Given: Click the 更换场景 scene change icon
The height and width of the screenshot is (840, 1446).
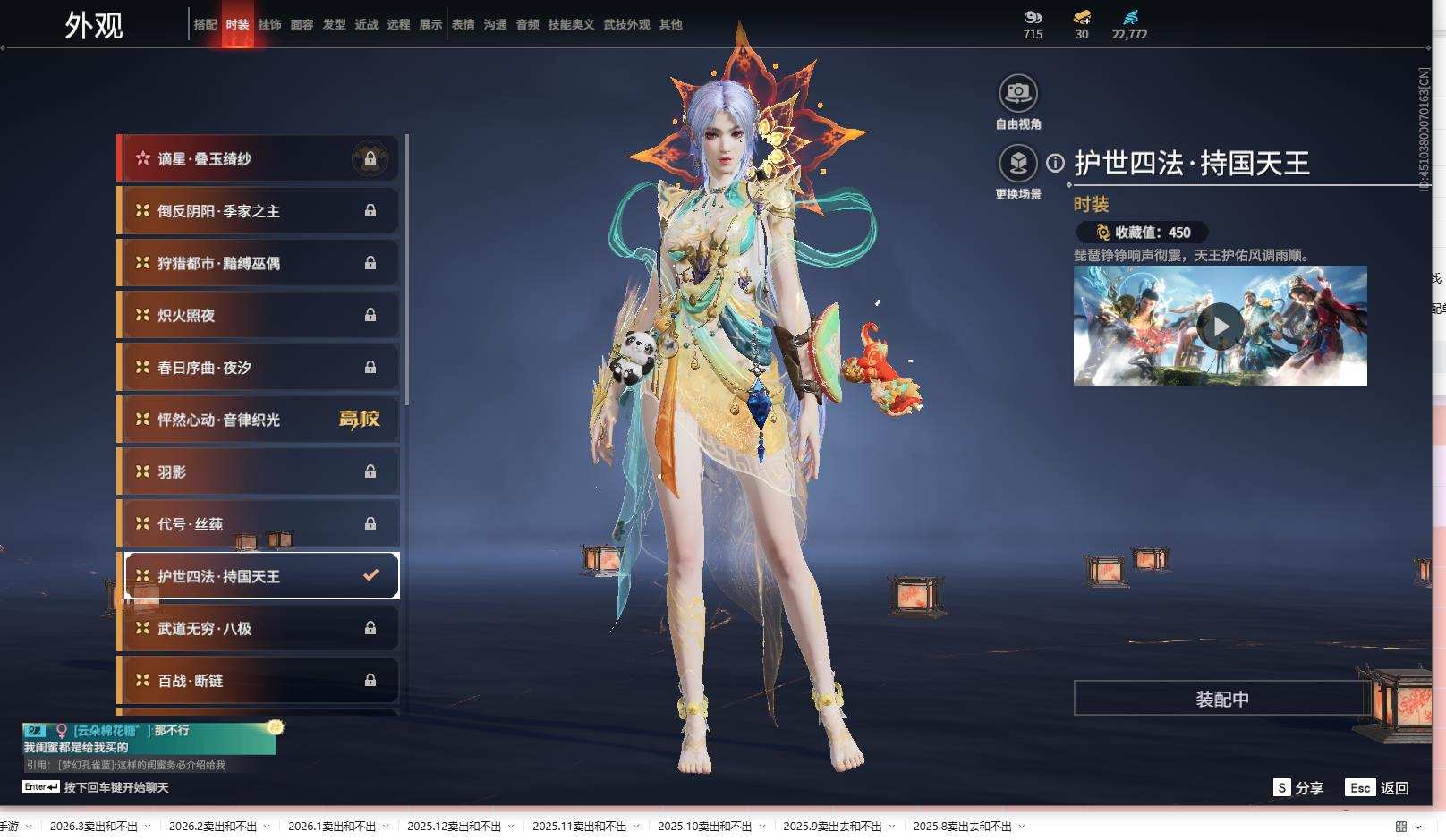Looking at the screenshot, I should (x=1017, y=164).
